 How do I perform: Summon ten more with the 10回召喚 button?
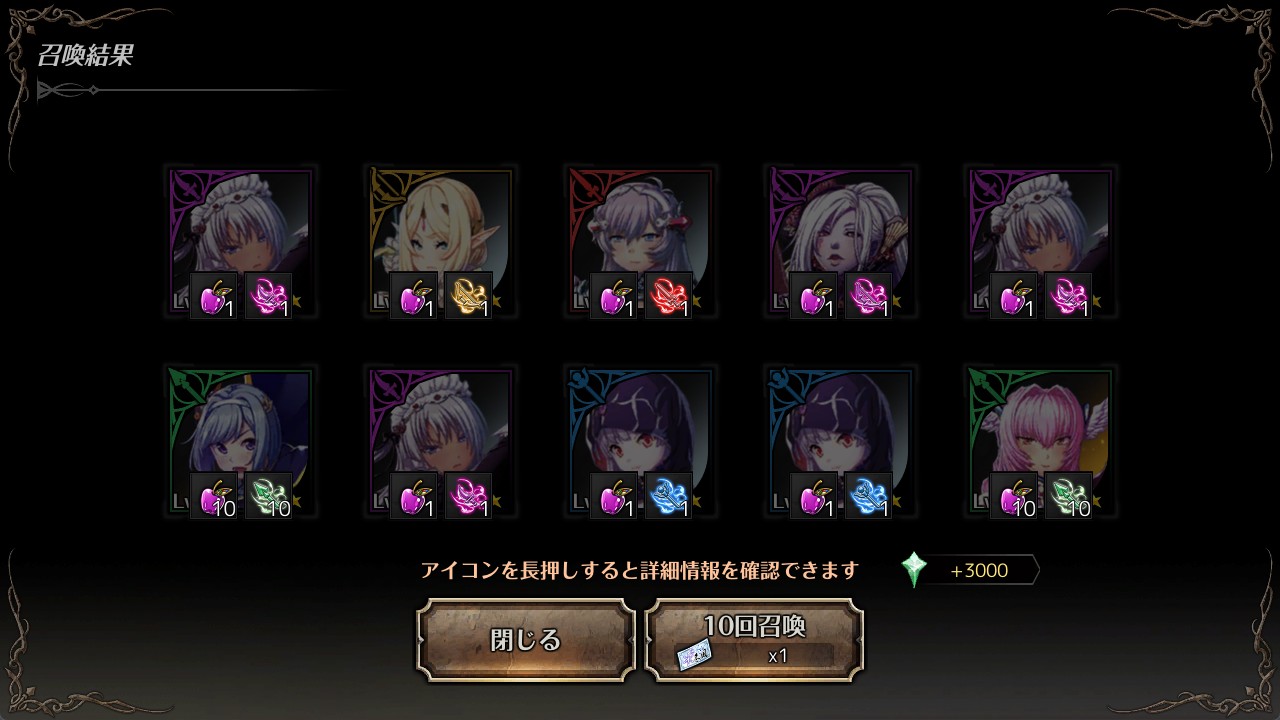click(754, 640)
